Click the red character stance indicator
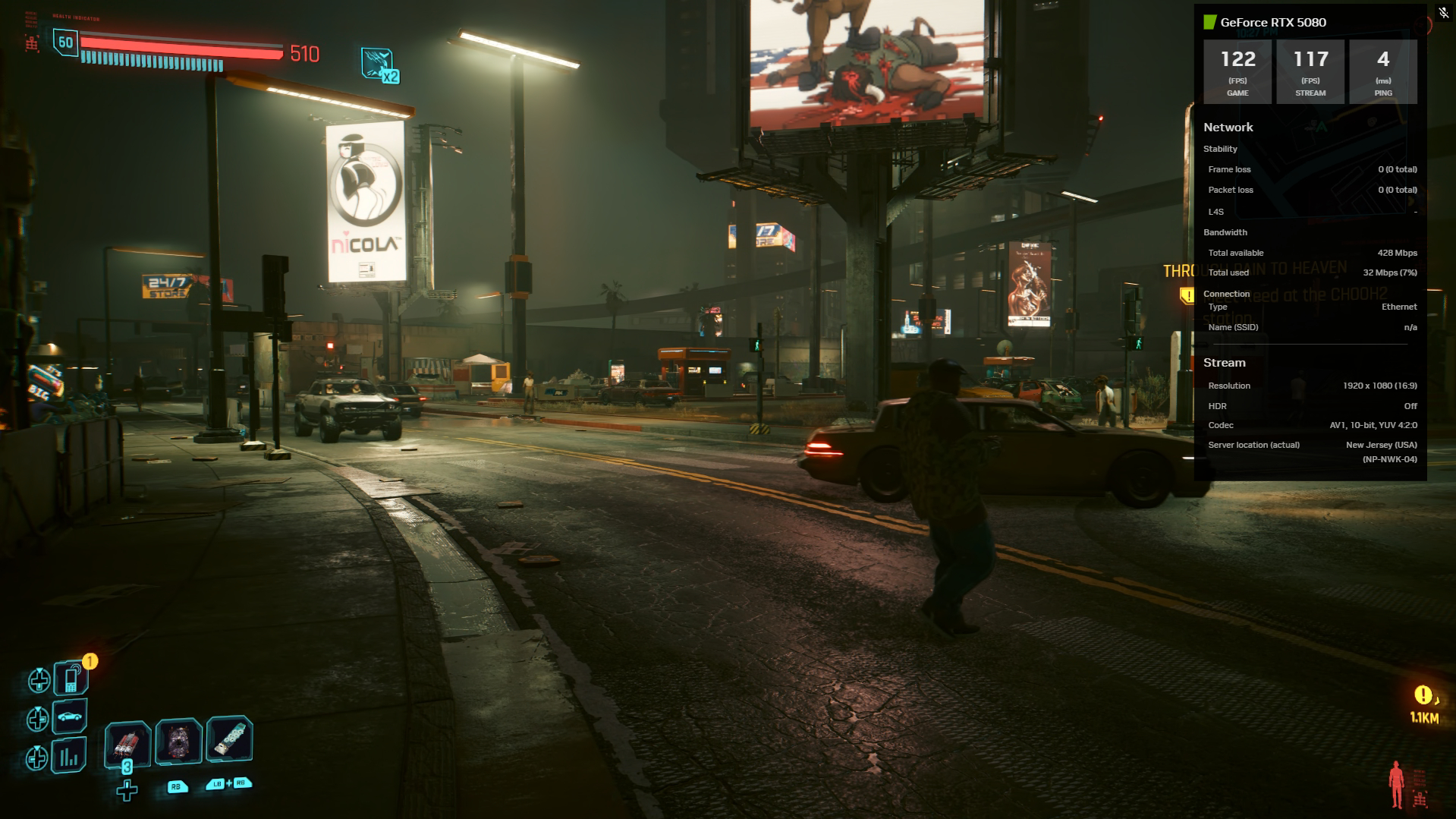1456x819 pixels. tap(1396, 784)
